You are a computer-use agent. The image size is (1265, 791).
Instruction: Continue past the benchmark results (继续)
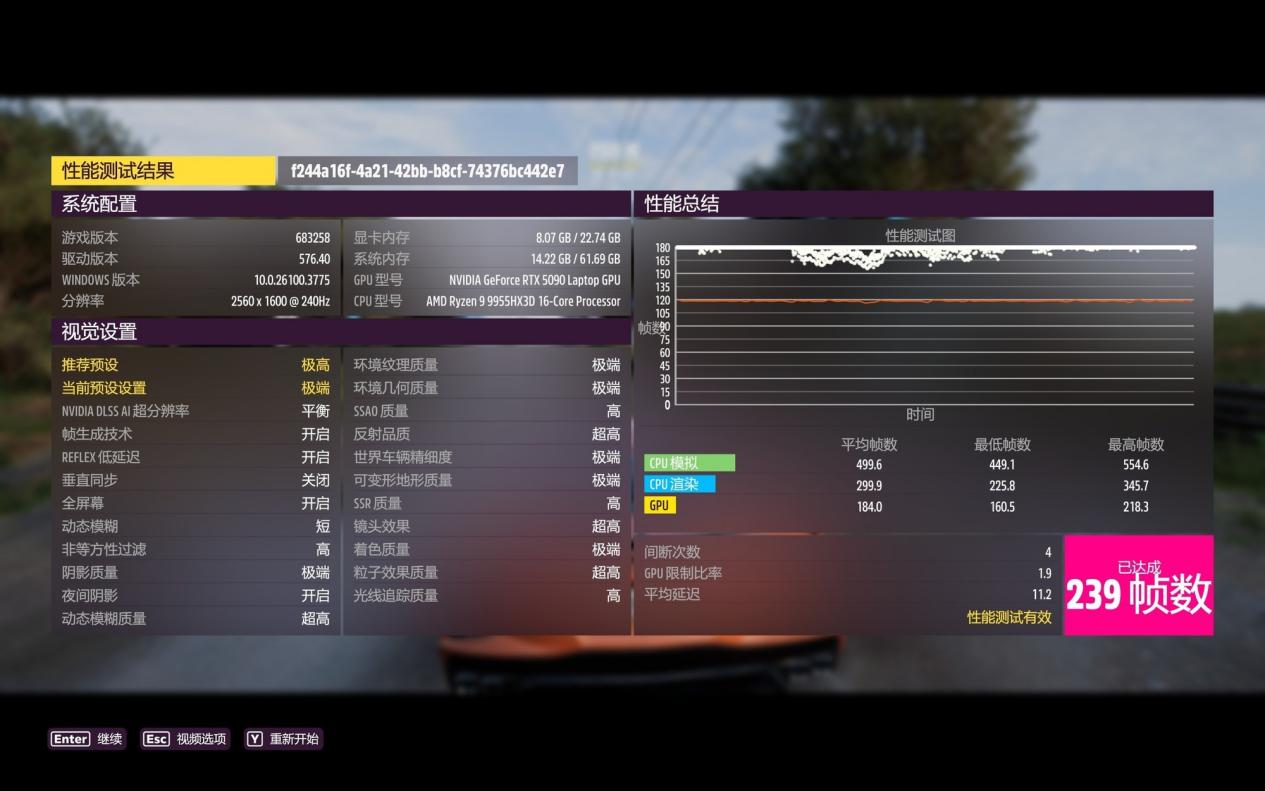[87, 739]
